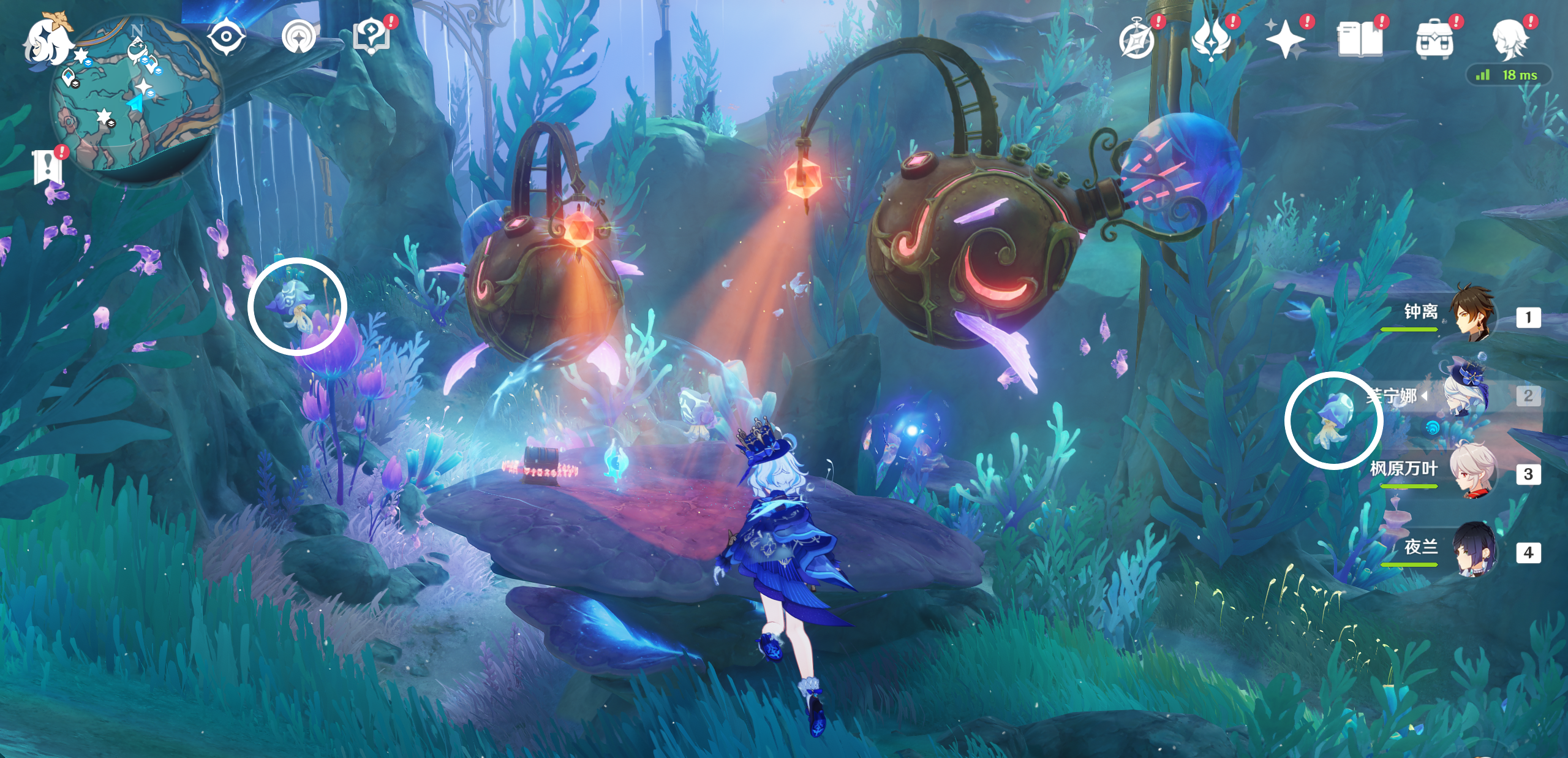Open the character screen head icon
Viewport: 1568px width, 758px height.
[1509, 39]
